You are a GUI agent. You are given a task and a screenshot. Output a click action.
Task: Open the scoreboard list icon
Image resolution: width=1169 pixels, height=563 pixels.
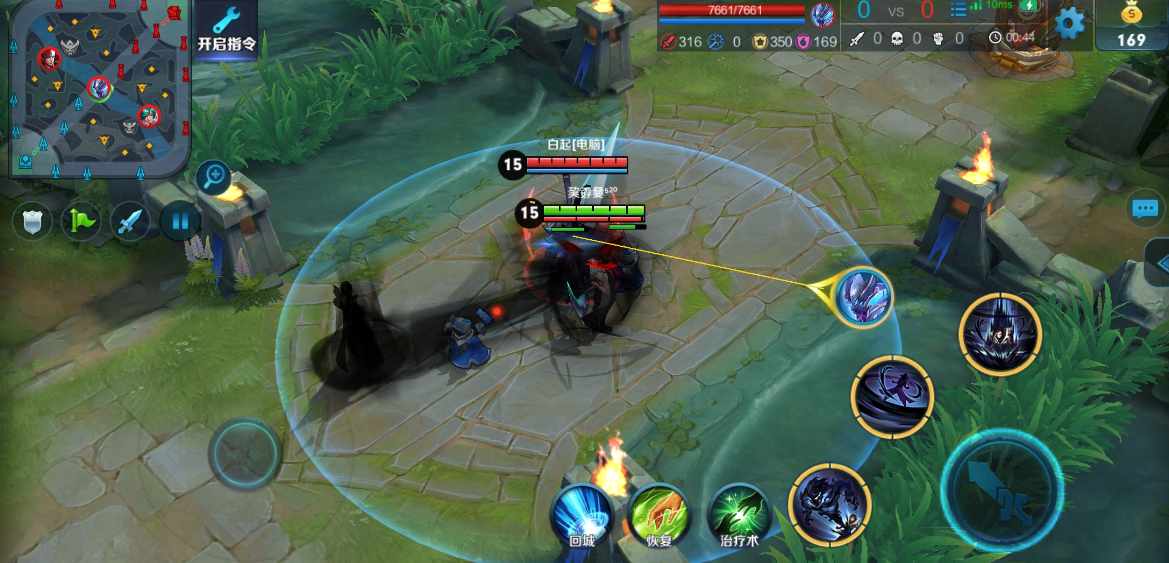pyautogui.click(x=958, y=12)
